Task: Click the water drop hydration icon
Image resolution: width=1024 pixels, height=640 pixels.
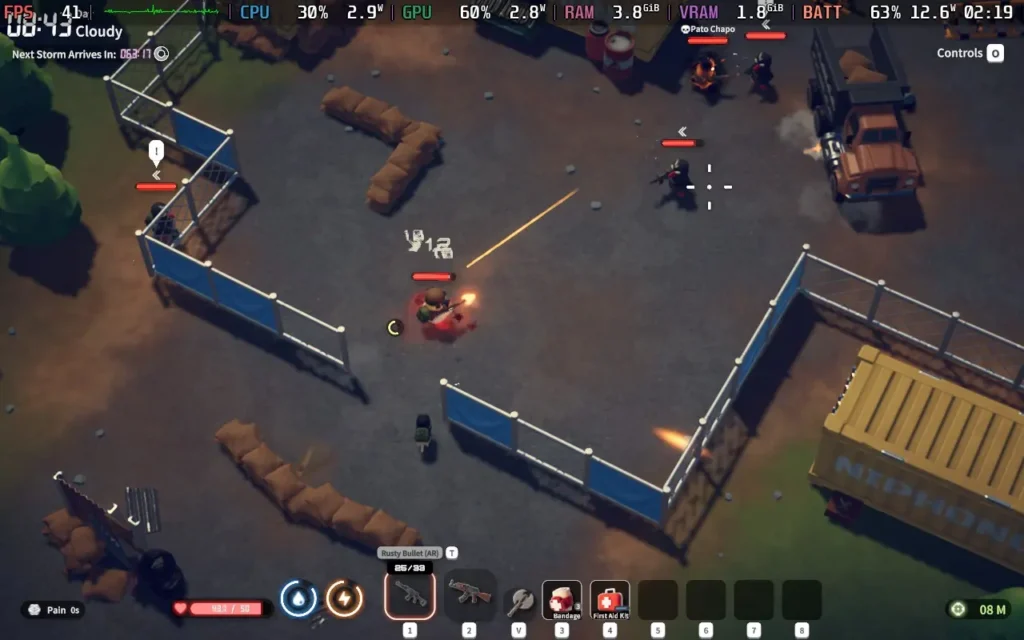Action: coord(299,599)
